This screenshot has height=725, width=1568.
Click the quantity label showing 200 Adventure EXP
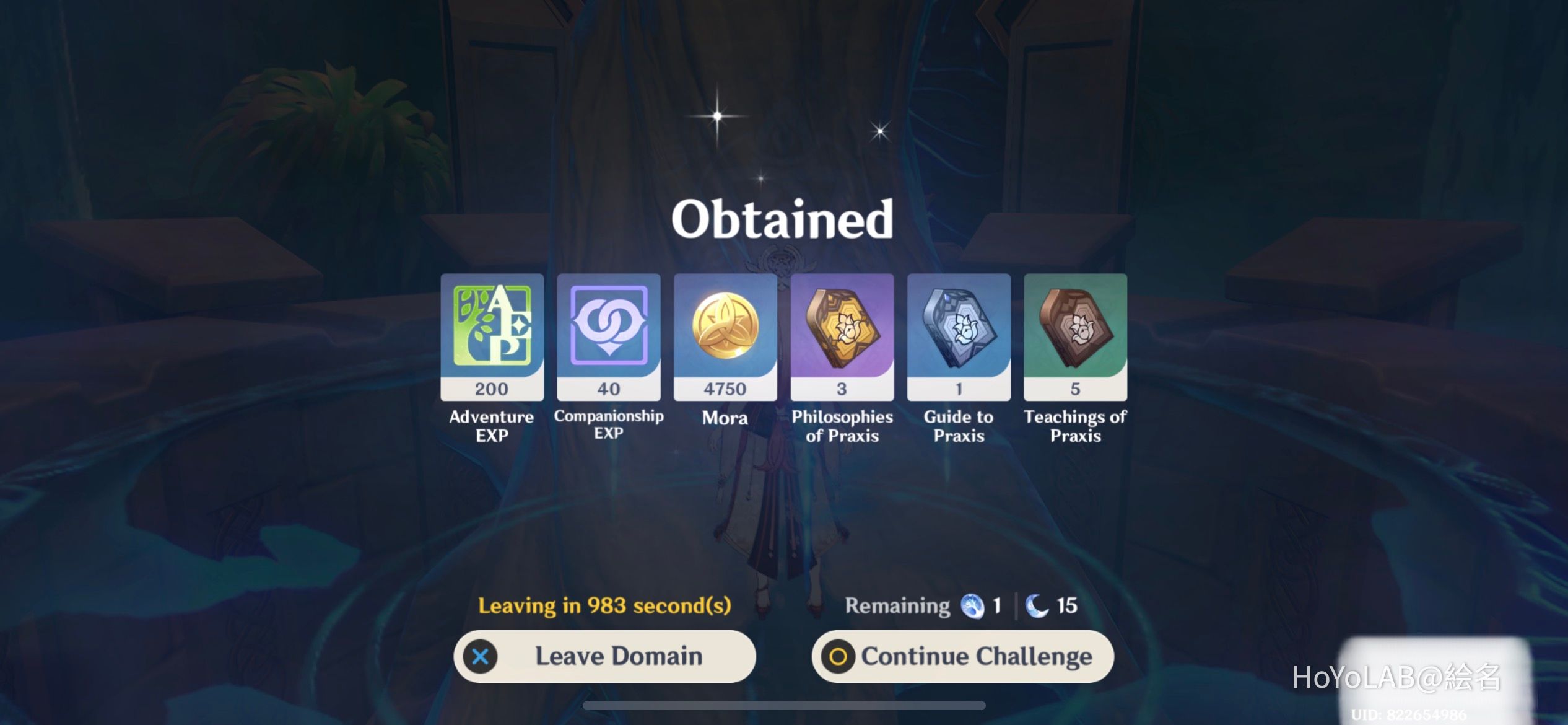(x=491, y=389)
